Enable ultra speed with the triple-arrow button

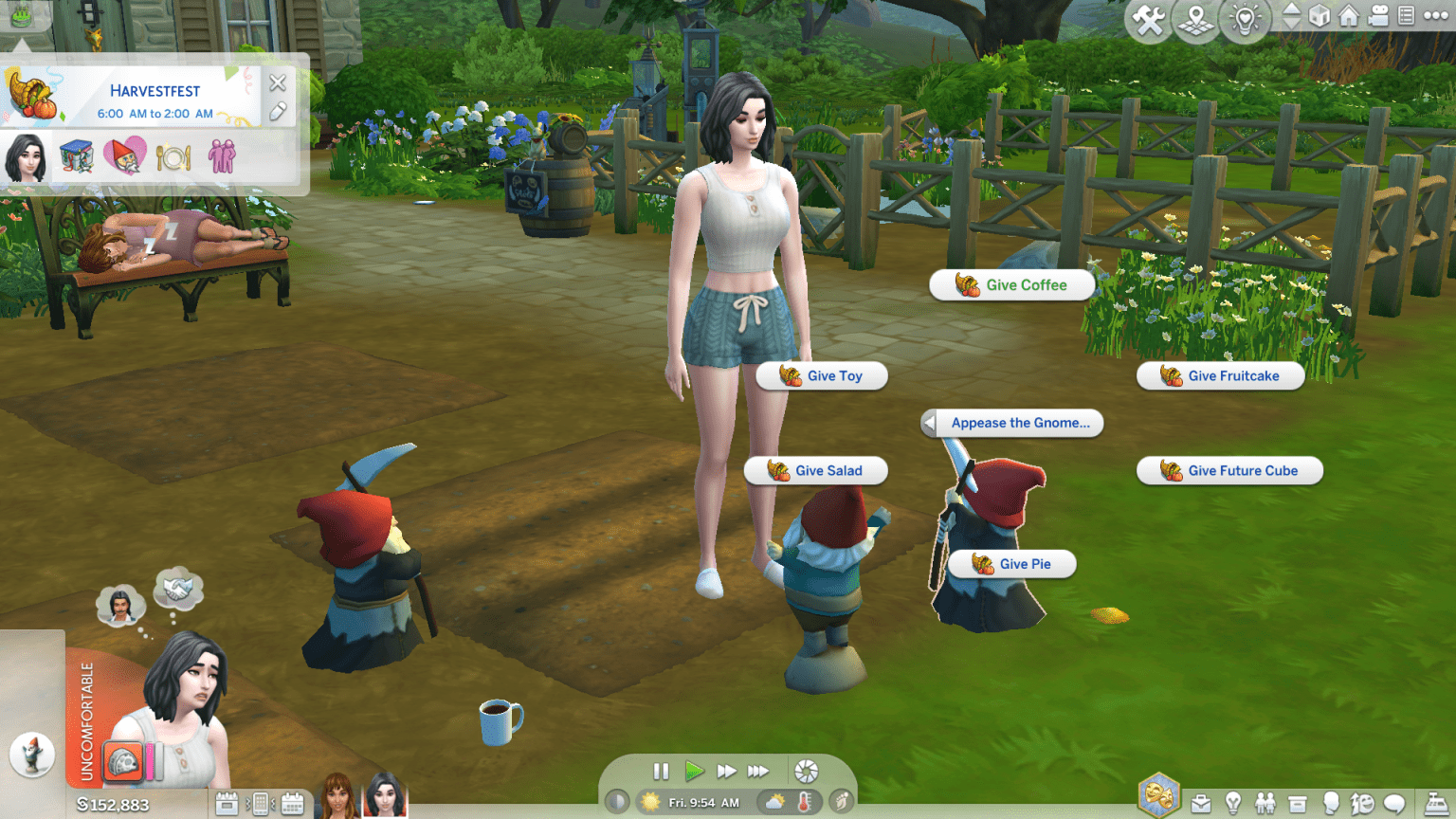758,771
